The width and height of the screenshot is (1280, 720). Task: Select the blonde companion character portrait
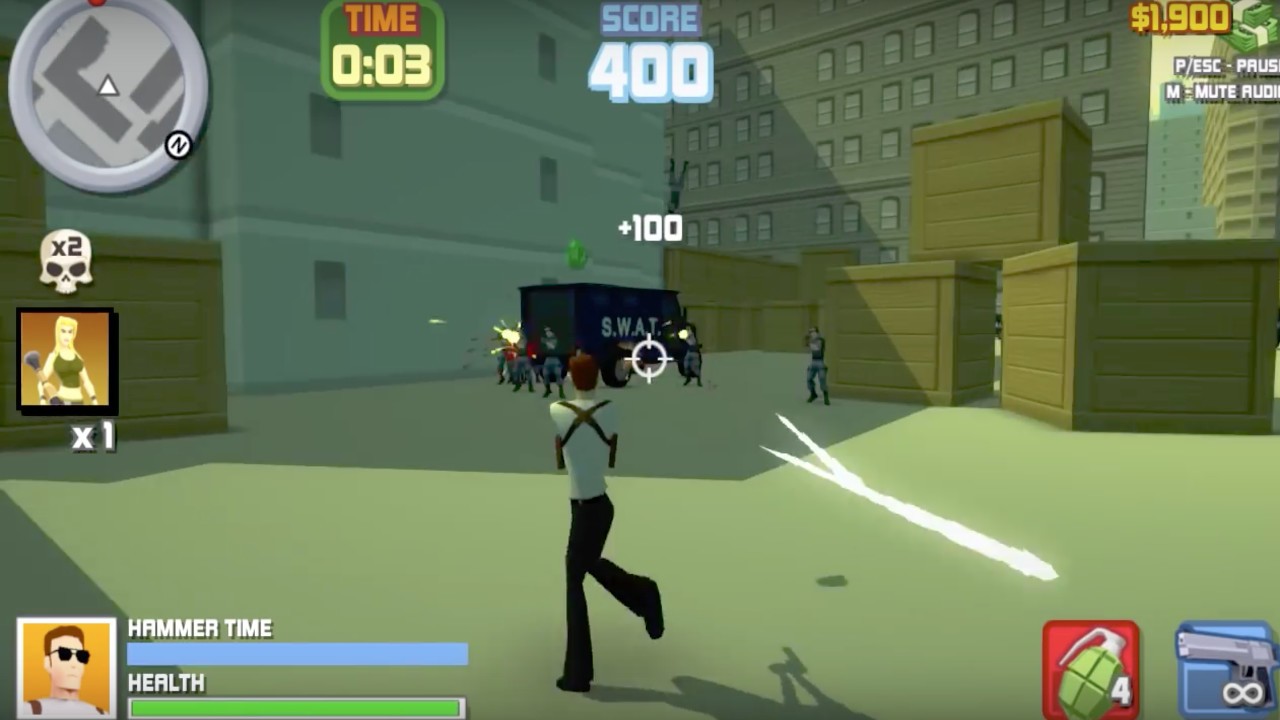[65, 361]
